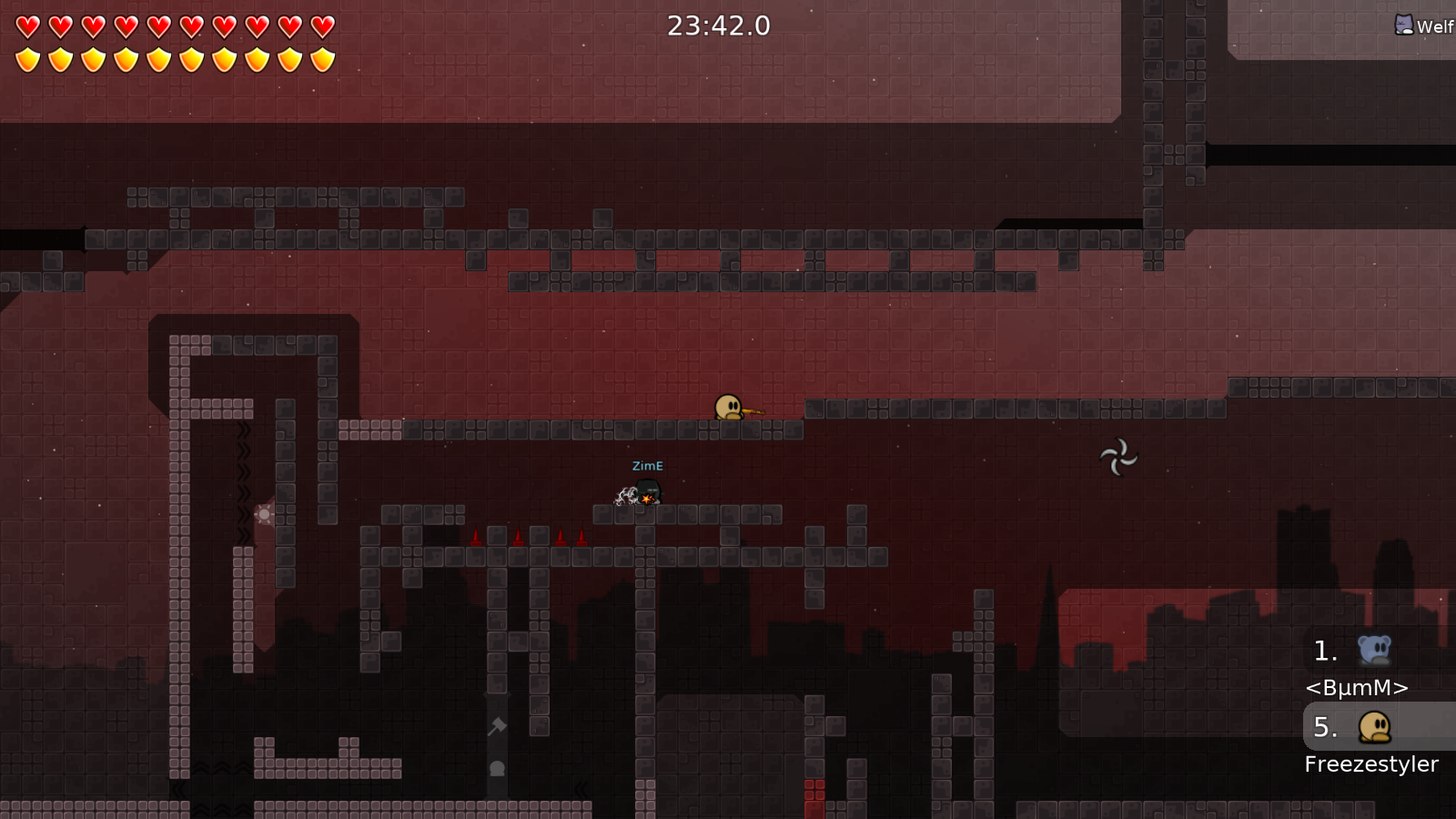
Task: Click the glowing orb beside the left column
Action: (262, 515)
